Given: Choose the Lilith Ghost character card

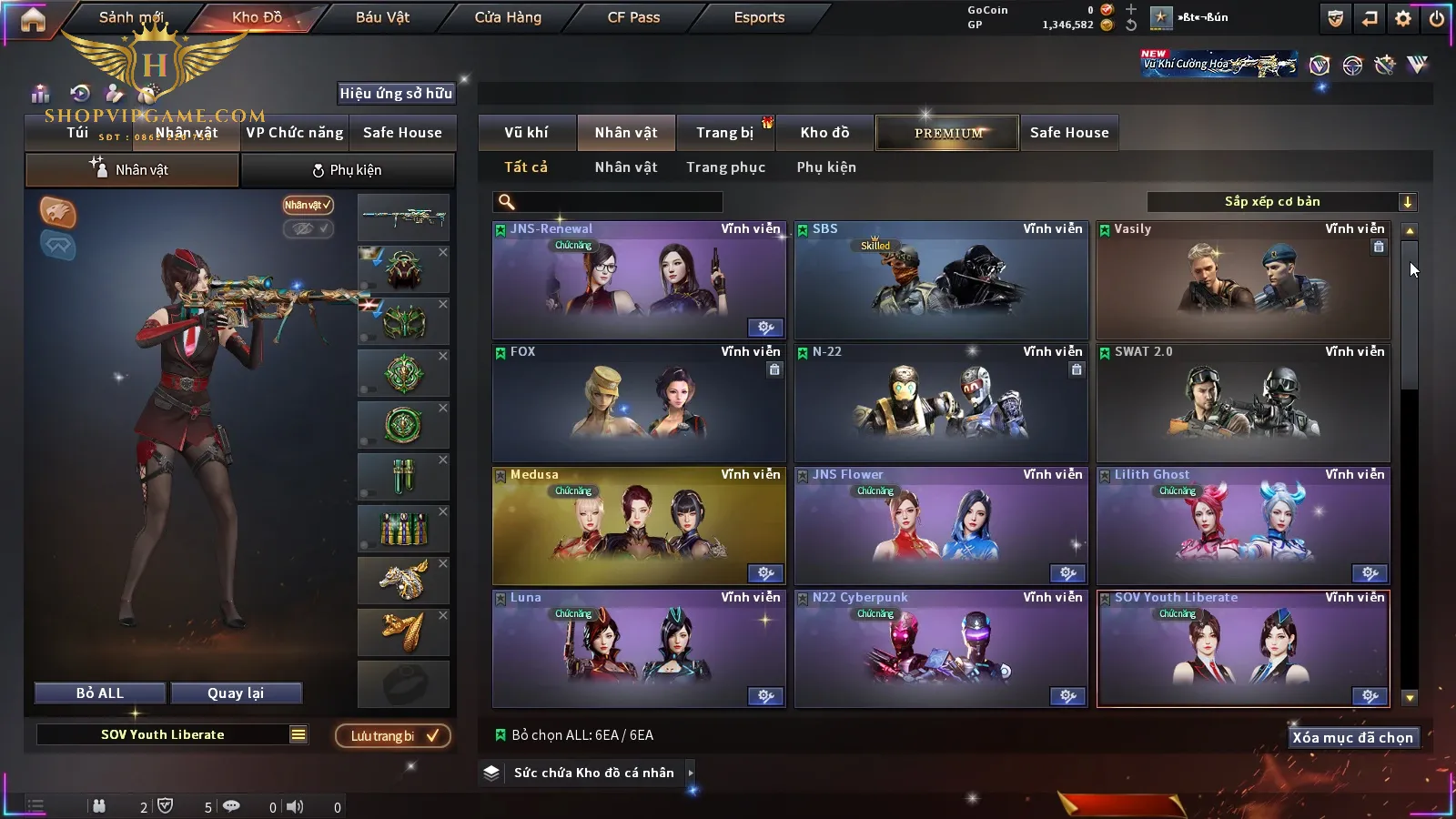Looking at the screenshot, I should 1243,526.
